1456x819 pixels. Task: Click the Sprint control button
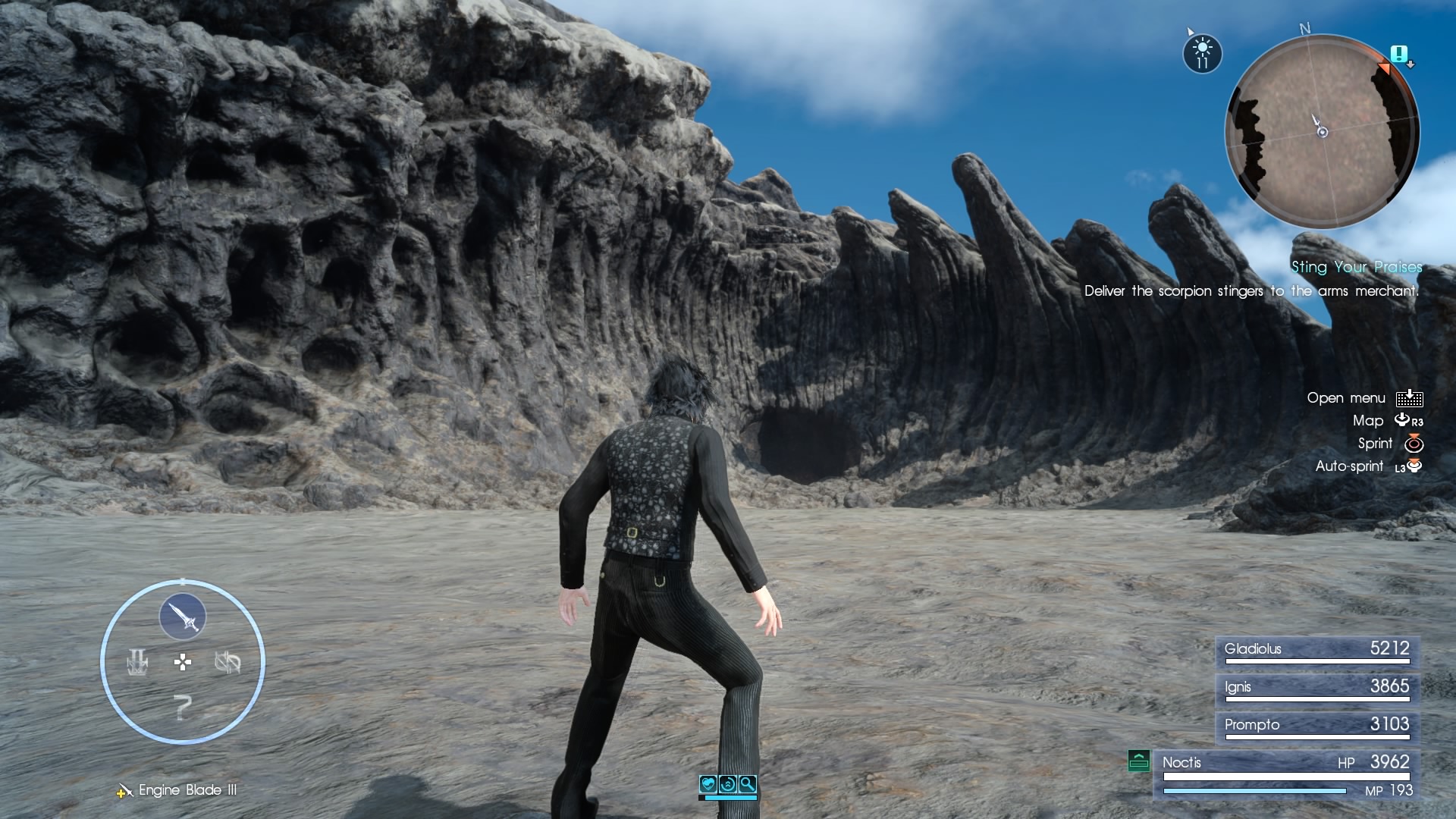(1412, 444)
